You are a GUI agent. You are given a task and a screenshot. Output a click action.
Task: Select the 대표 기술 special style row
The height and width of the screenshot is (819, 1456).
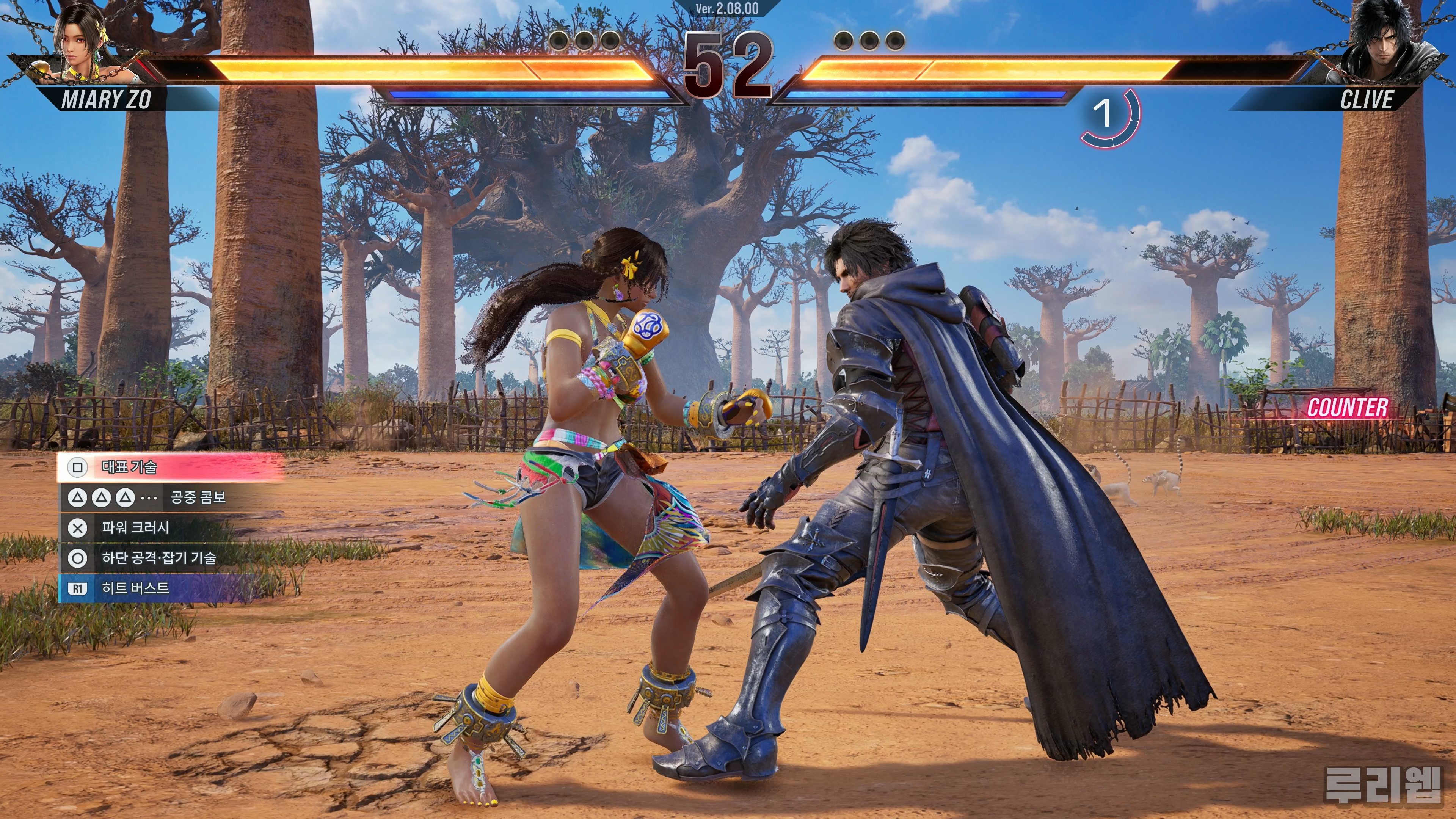[169, 467]
